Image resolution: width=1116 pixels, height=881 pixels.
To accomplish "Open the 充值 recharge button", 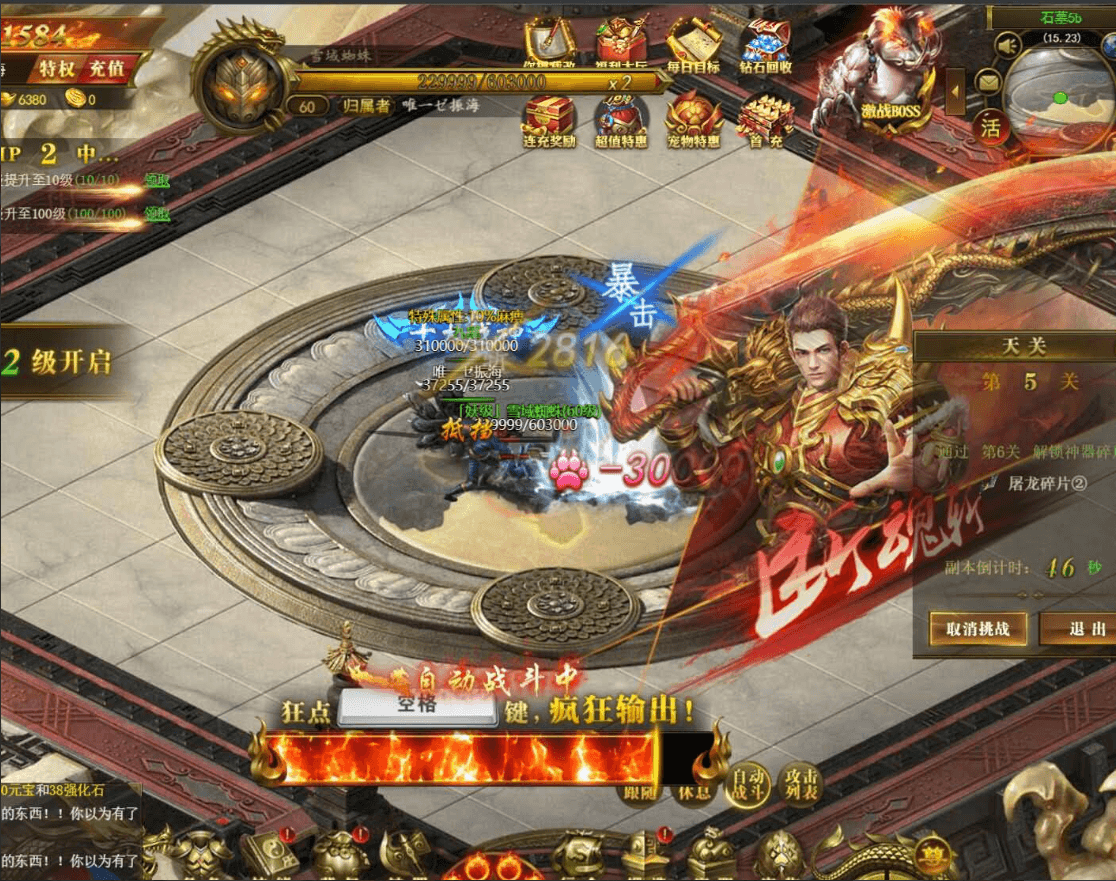I will coord(106,69).
